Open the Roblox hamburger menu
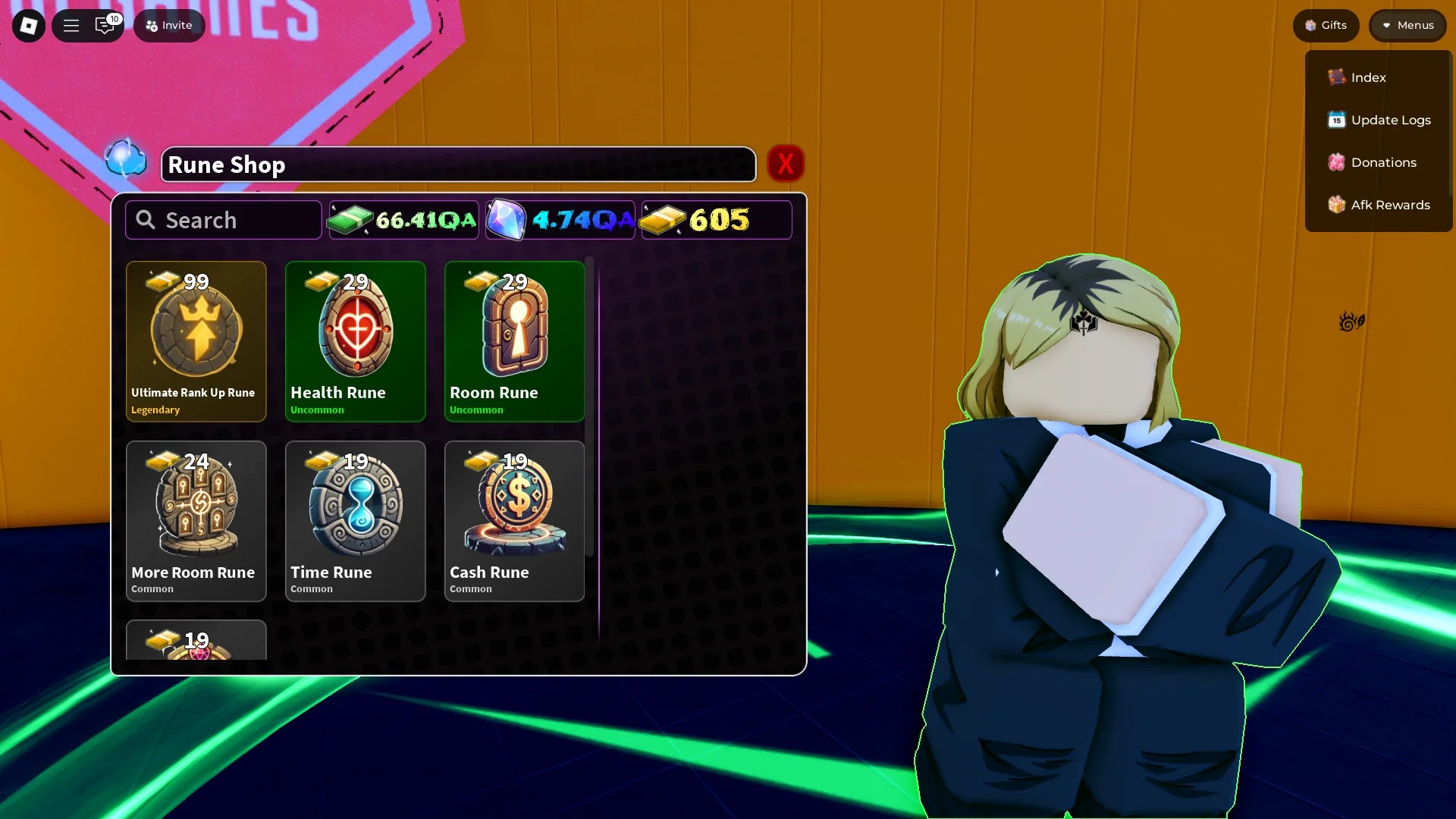The image size is (1456, 819). pos(71,25)
